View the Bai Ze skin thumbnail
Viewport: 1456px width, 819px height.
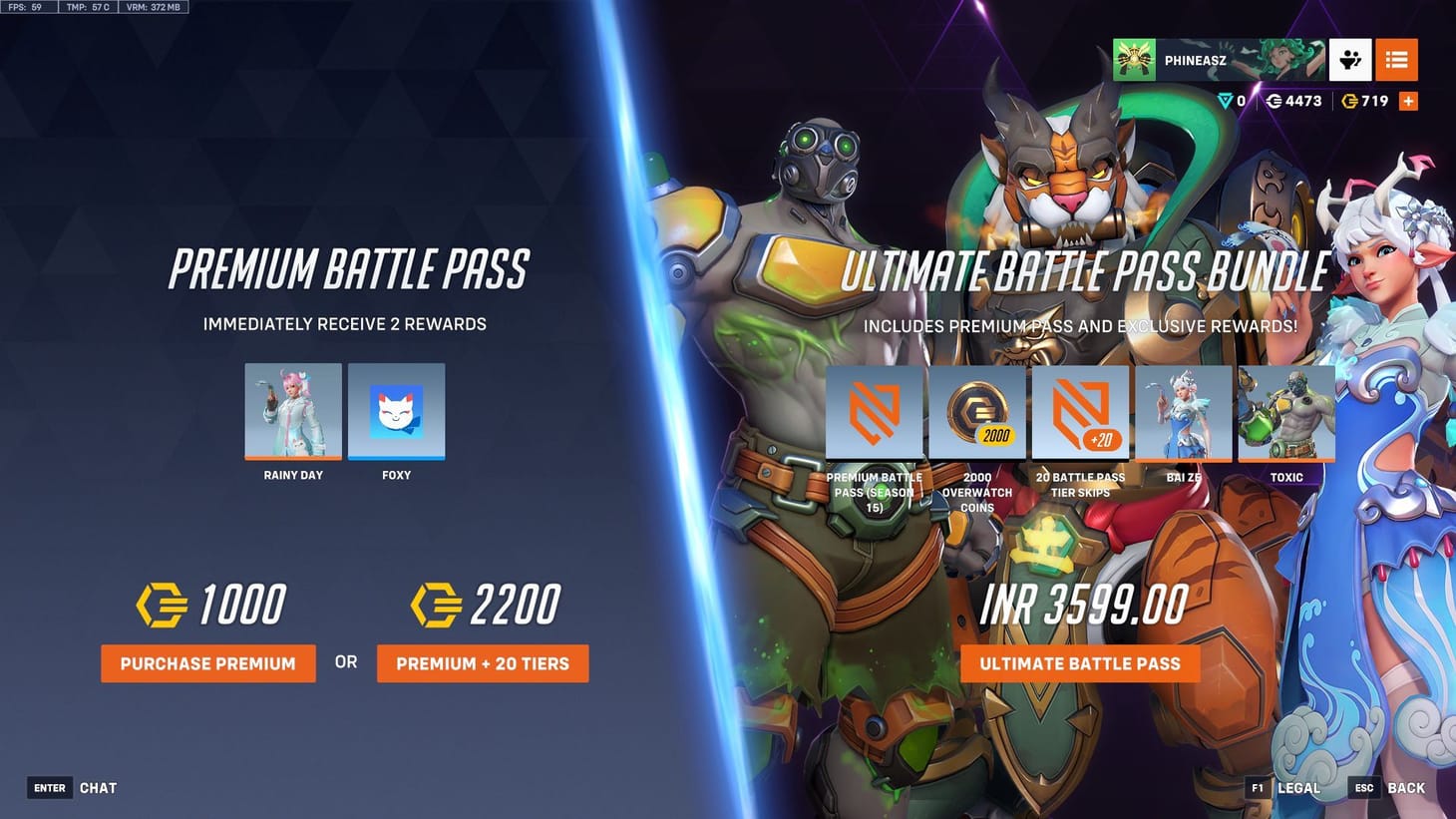[x=1183, y=411]
